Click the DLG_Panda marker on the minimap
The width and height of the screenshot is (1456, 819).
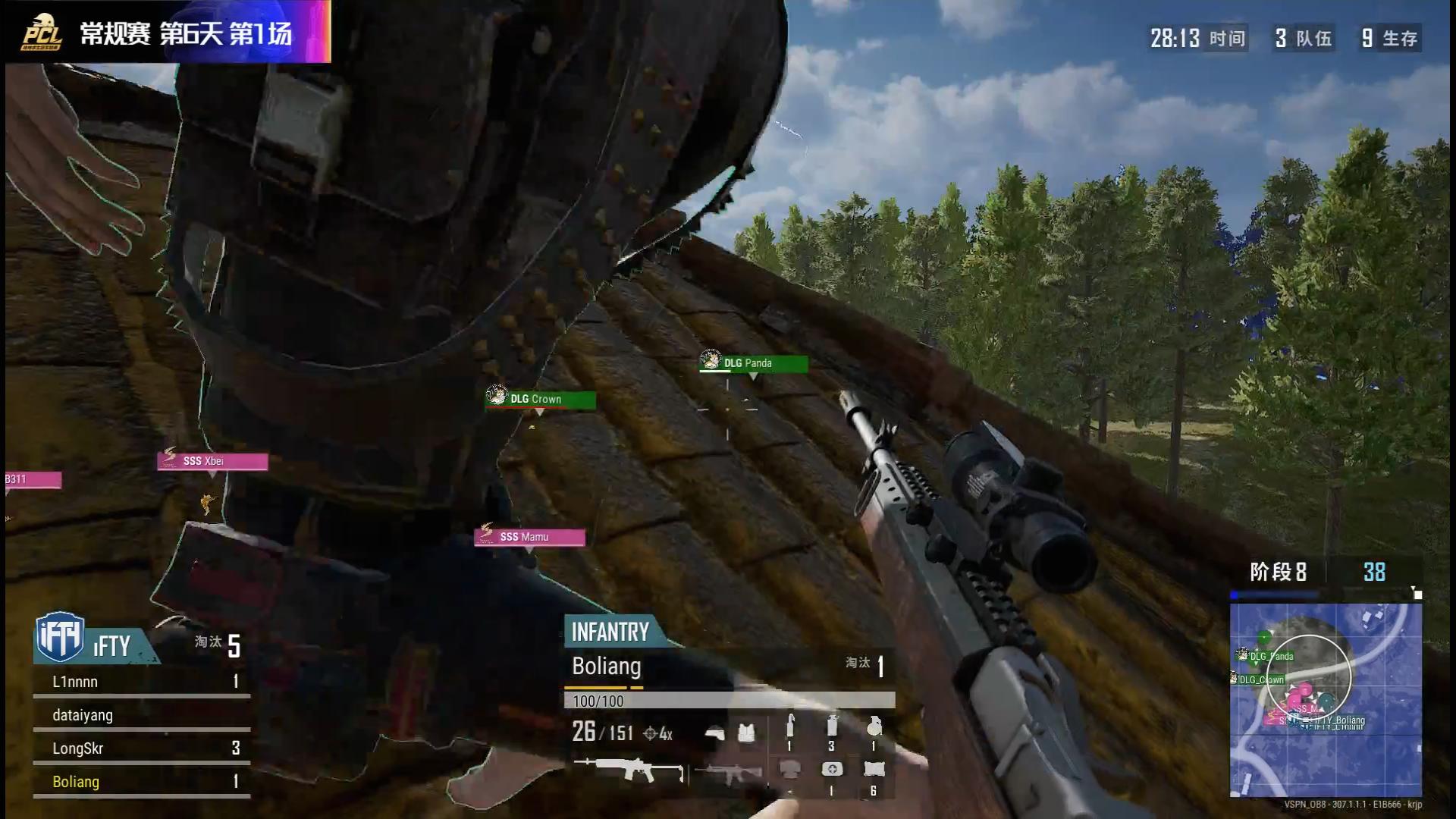[1269, 656]
